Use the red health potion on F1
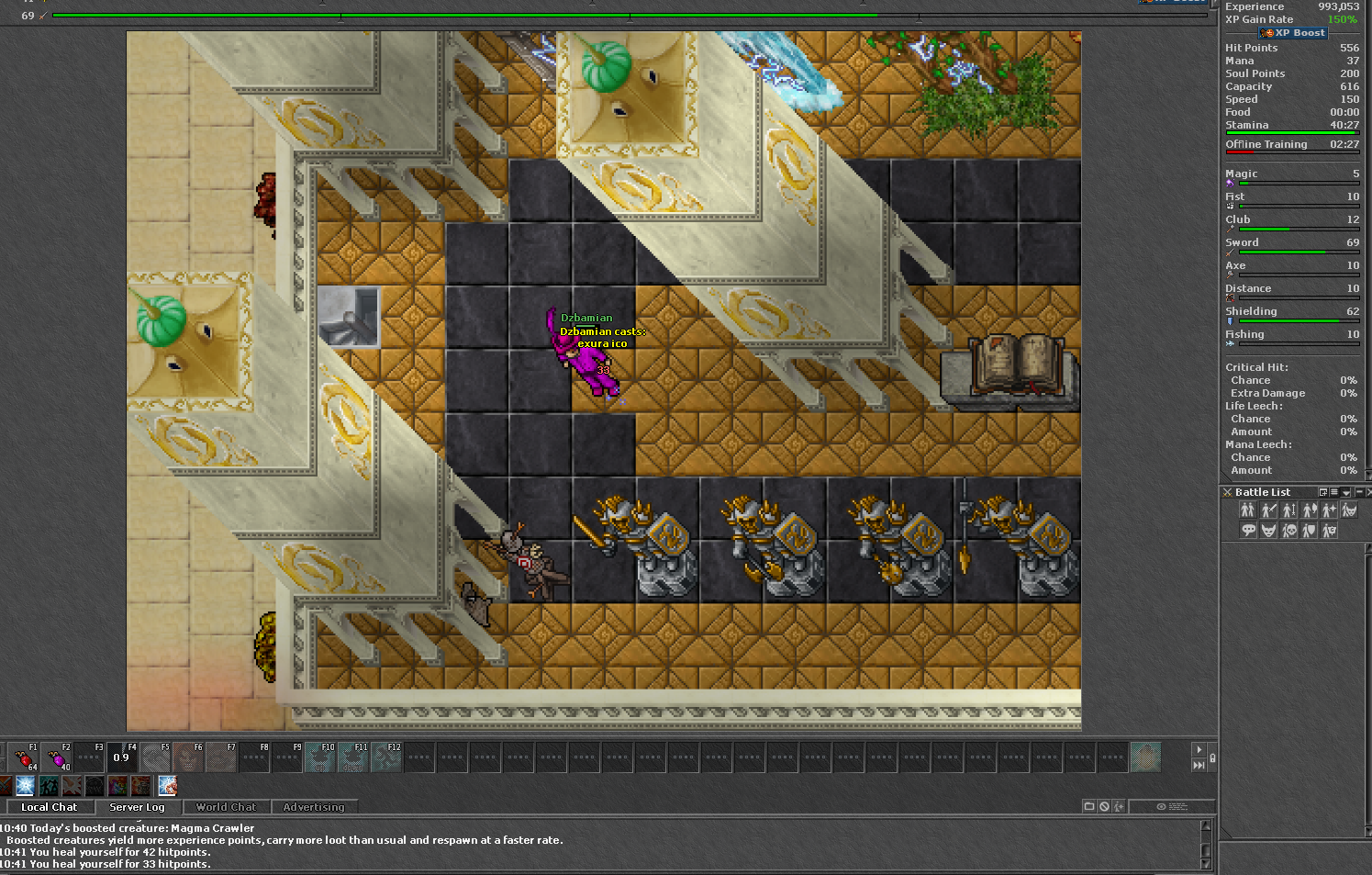Viewport: 1372px width, 875px height. (23, 758)
